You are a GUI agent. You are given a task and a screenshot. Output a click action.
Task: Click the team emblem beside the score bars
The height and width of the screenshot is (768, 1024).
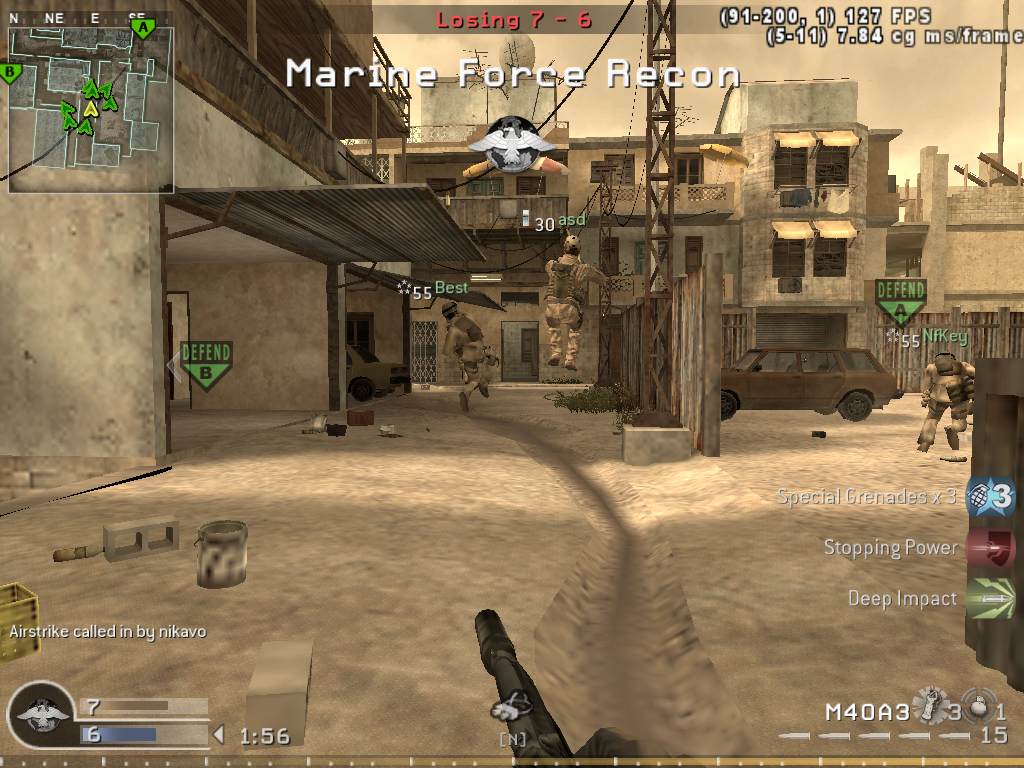43,716
